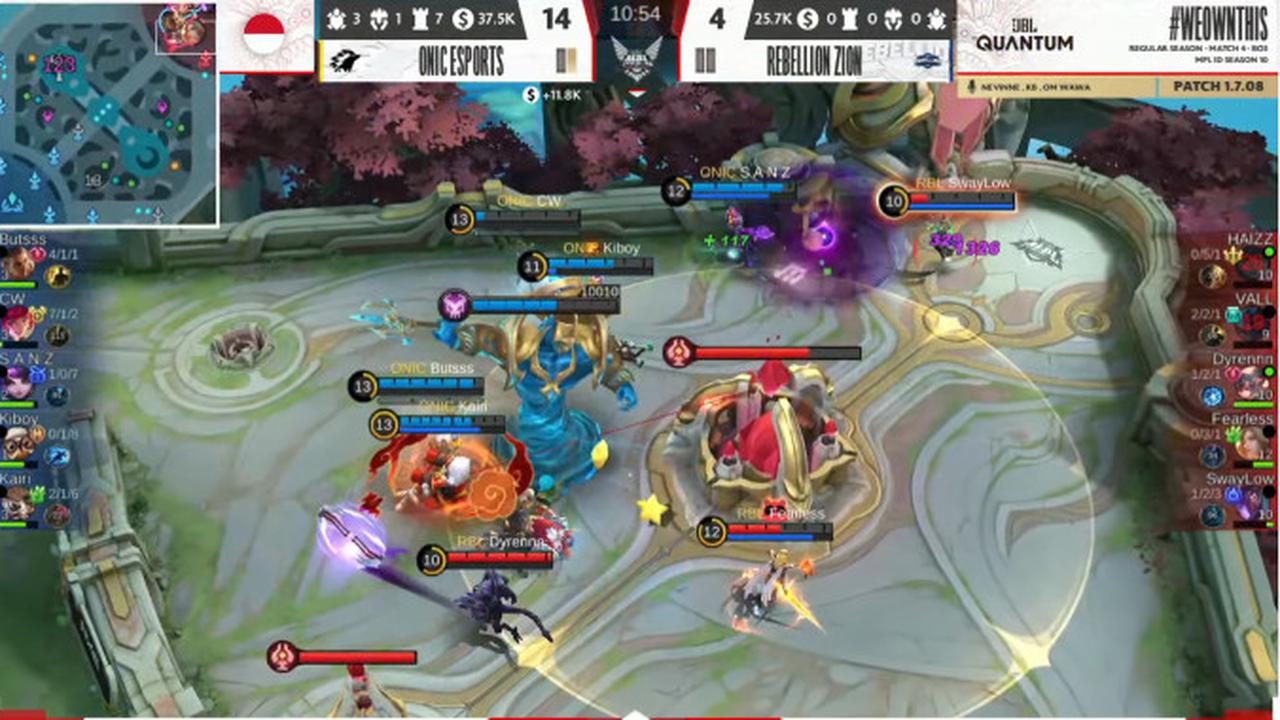Screen dimensions: 1280x720
Task: Expand the red chevron below the MPL emblem
Action: [x=637, y=91]
